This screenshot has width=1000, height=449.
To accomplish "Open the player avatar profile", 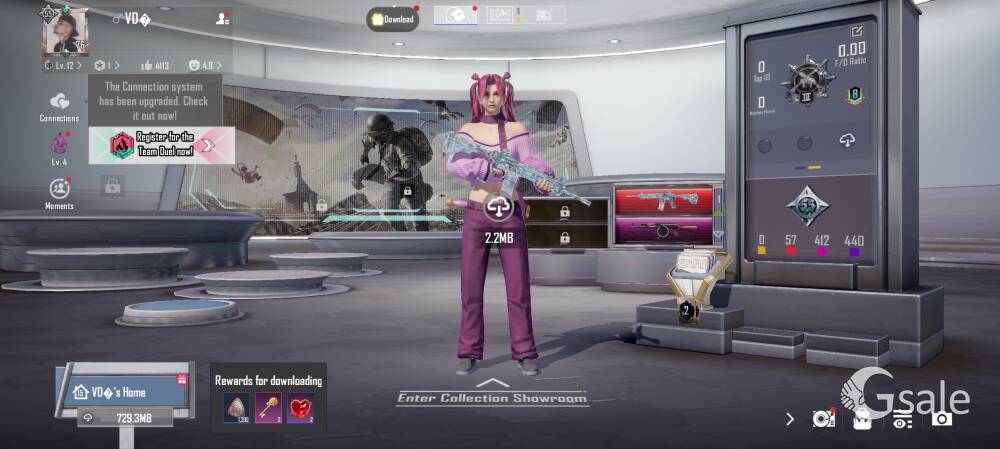I will tap(65, 32).
